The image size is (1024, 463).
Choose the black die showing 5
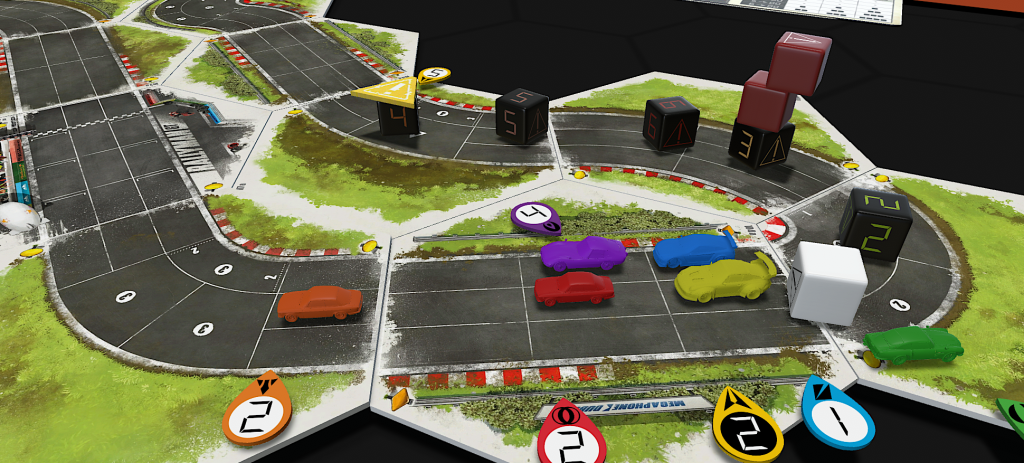click(522, 118)
